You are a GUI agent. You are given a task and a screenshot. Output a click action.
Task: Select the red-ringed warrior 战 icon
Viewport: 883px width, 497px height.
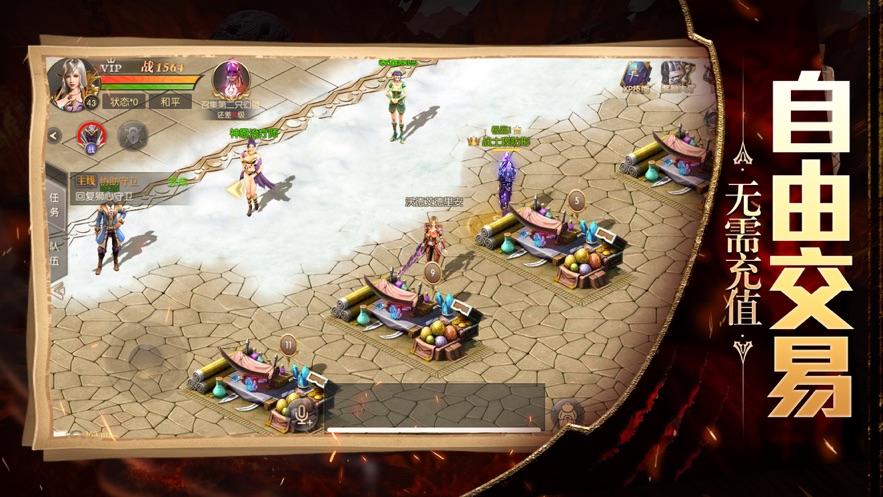coord(92,135)
